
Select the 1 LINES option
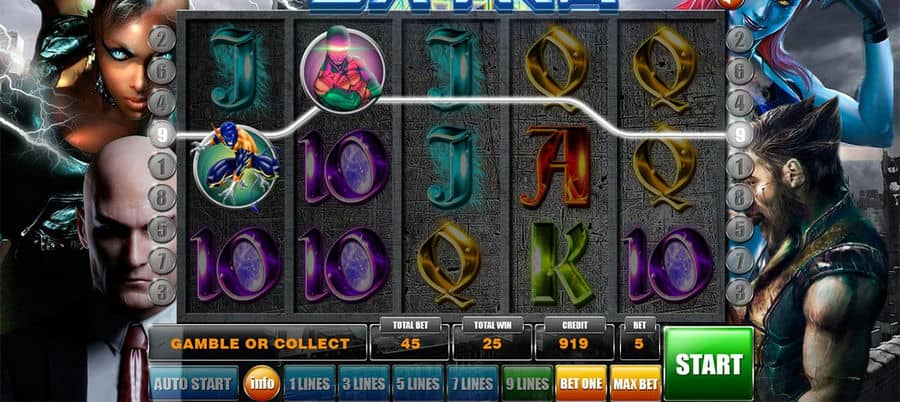click(309, 383)
